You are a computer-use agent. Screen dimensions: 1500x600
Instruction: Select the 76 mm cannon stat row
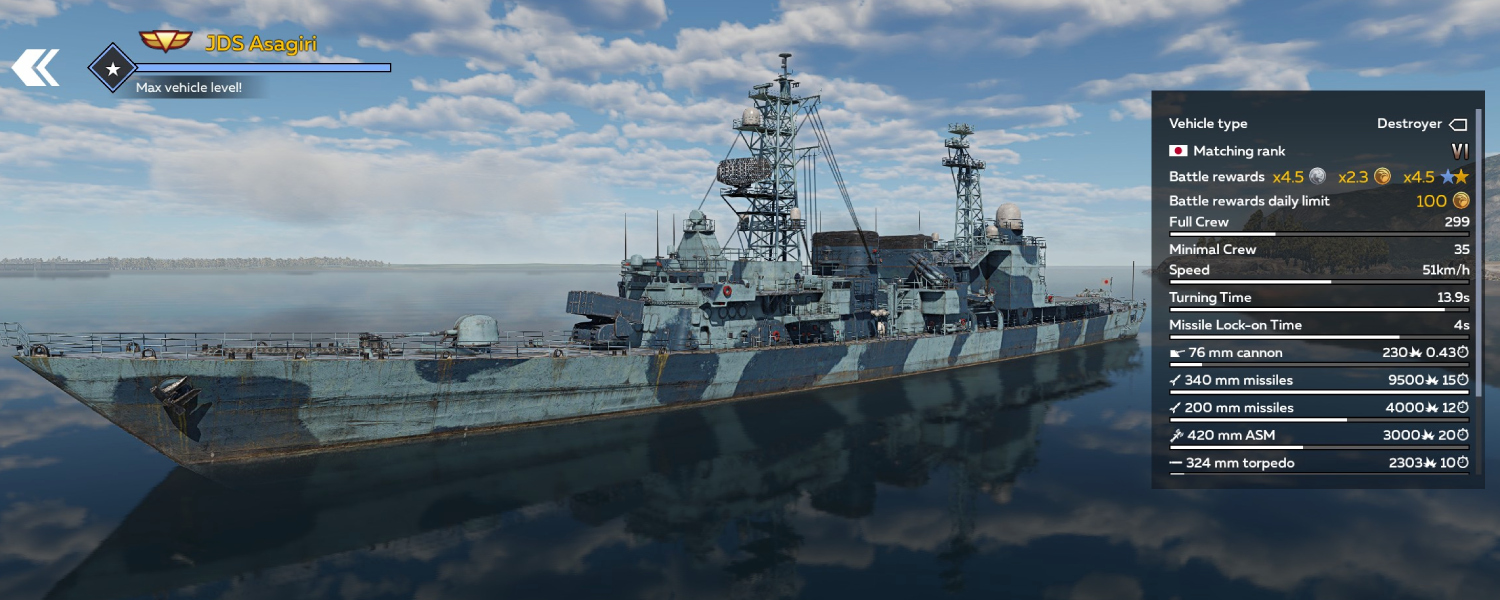point(1318,353)
